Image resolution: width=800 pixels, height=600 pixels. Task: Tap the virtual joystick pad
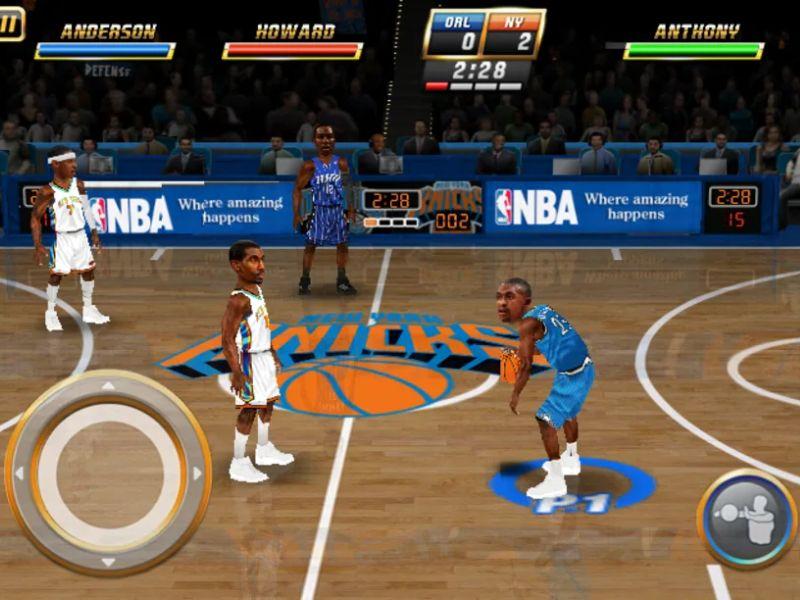click(108, 472)
